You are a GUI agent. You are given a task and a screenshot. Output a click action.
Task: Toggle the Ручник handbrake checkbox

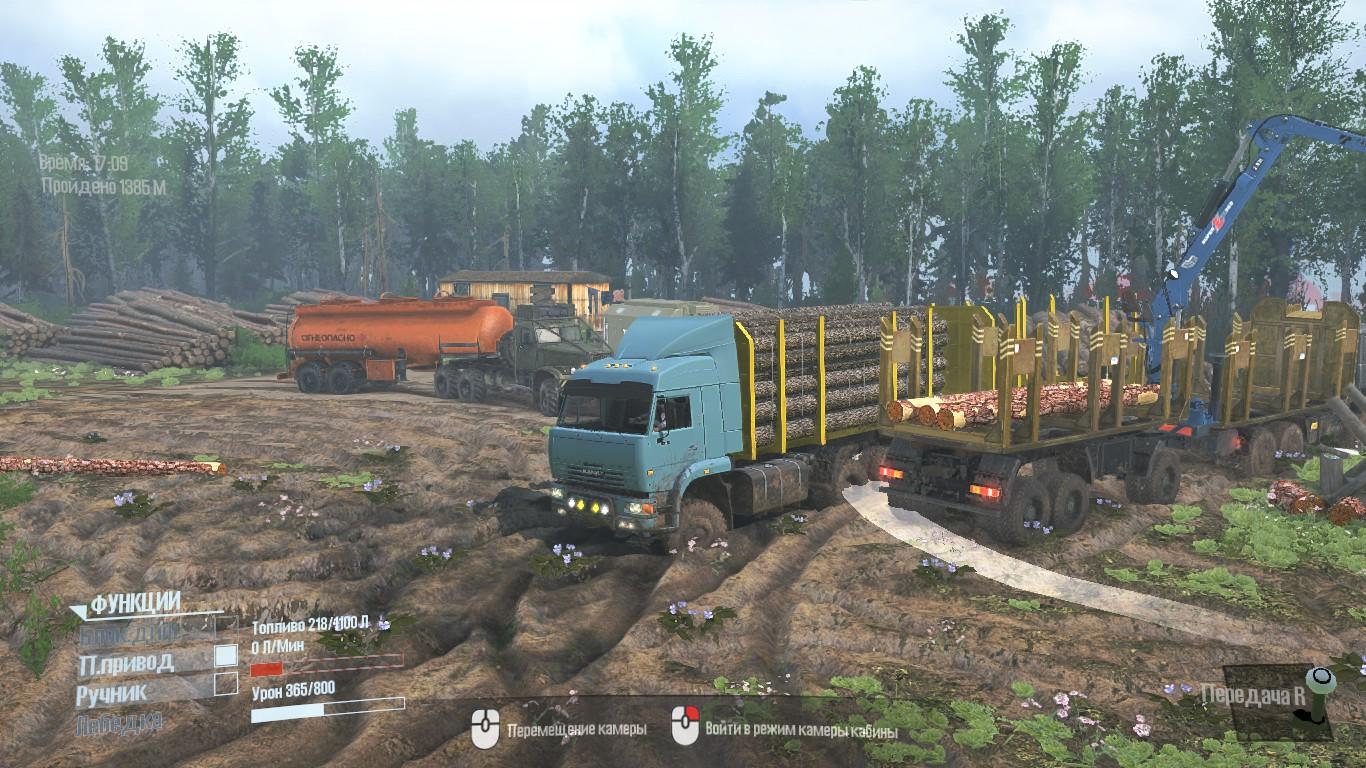click(x=227, y=685)
